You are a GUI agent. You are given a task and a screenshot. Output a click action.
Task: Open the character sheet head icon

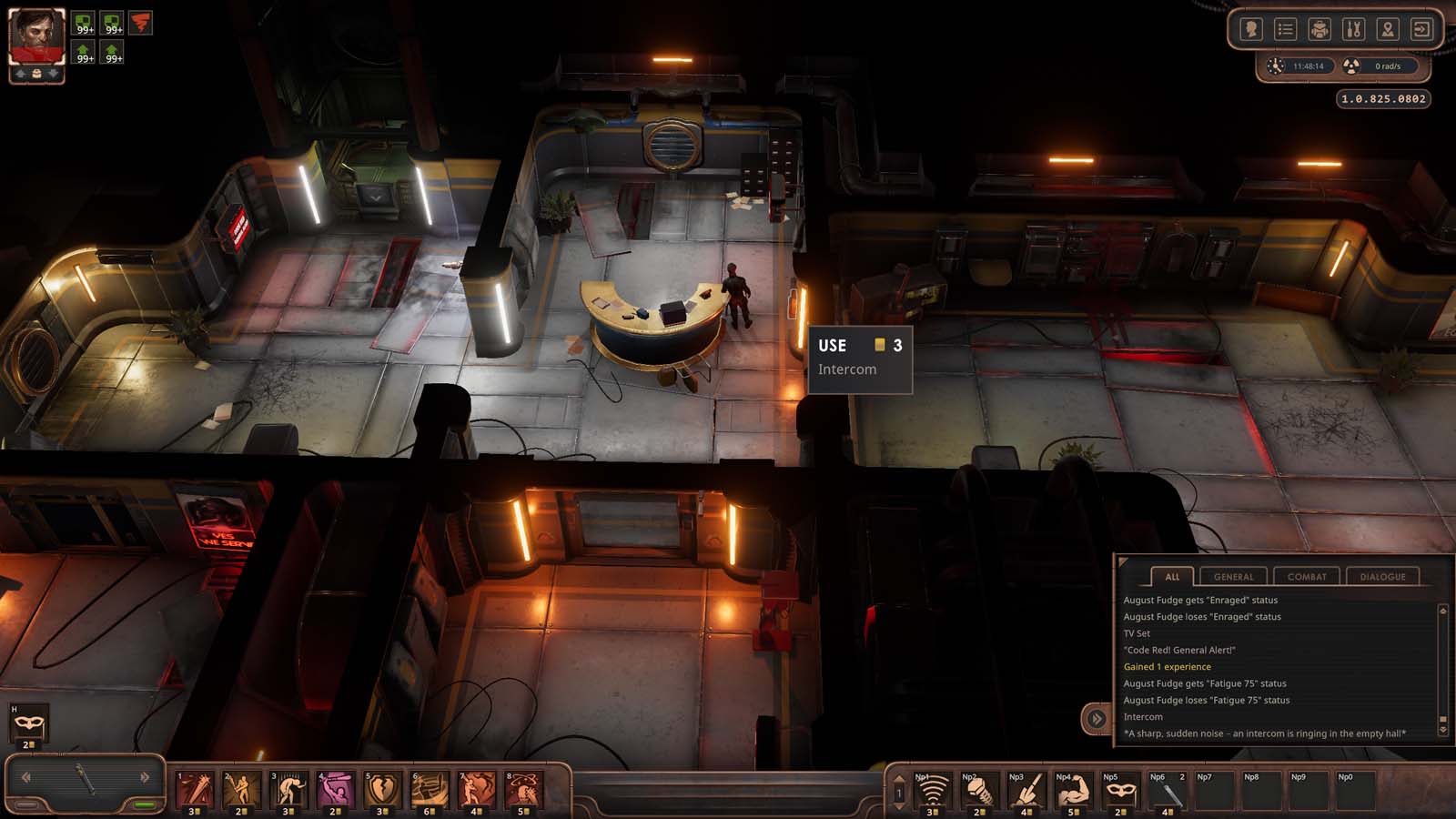point(1251,29)
